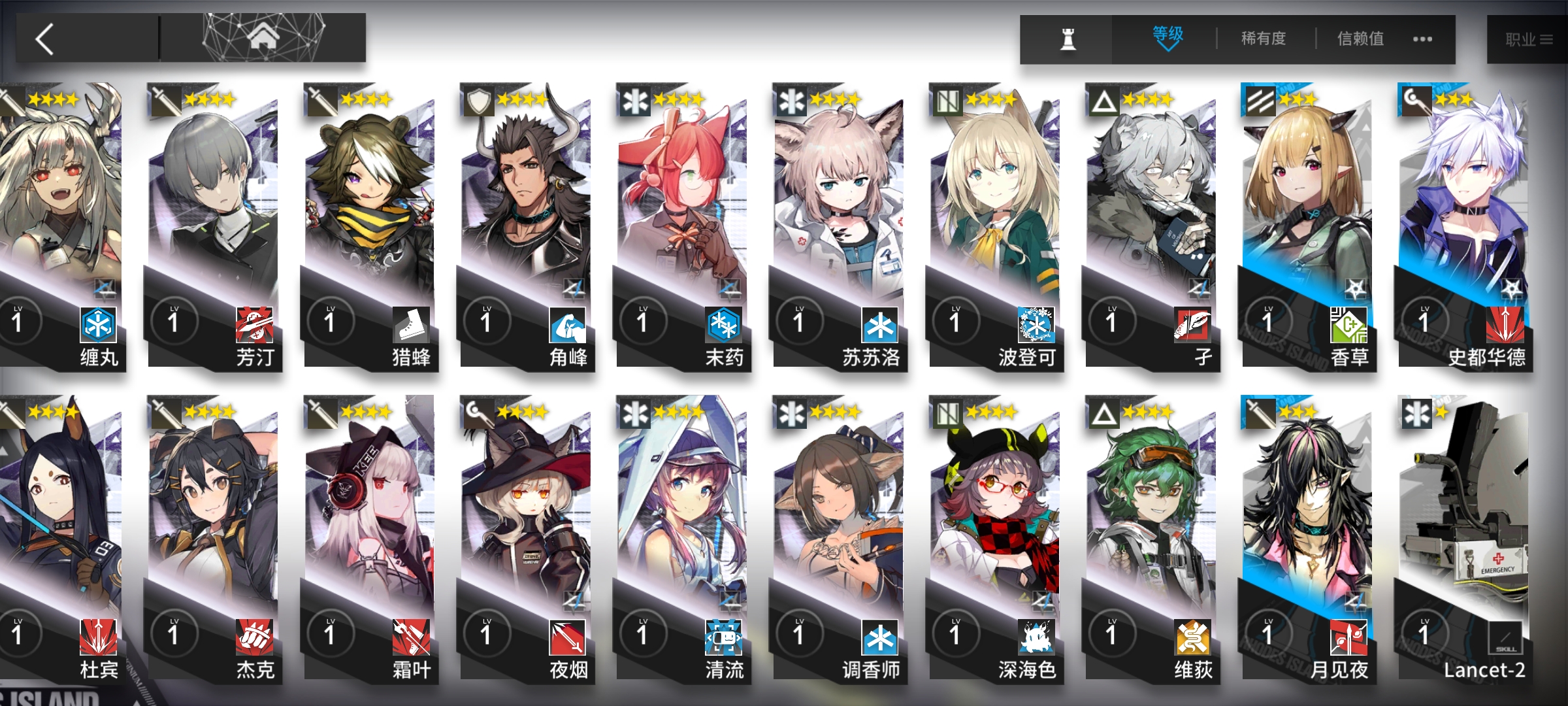Choose operator card 苏苏洛
This screenshot has width=1568, height=706.
(839, 222)
